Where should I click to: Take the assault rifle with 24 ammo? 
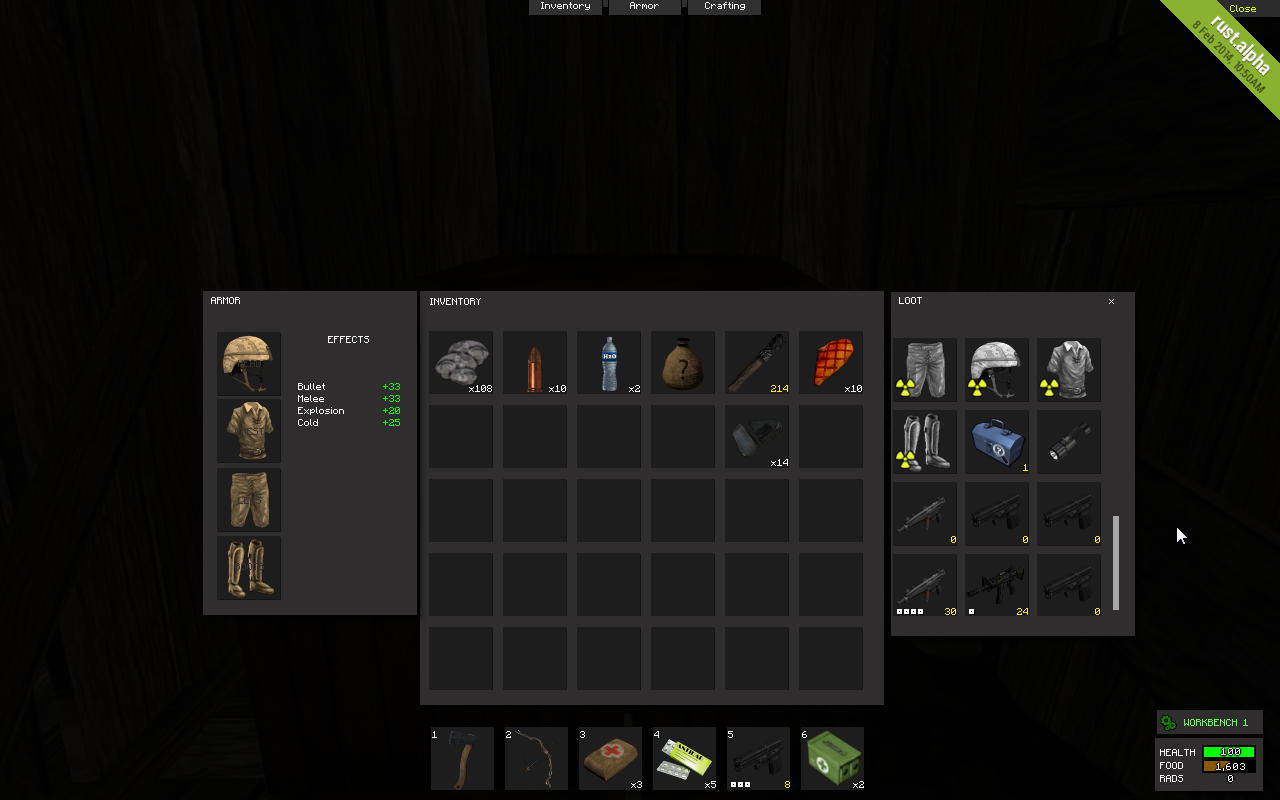pyautogui.click(x=997, y=585)
